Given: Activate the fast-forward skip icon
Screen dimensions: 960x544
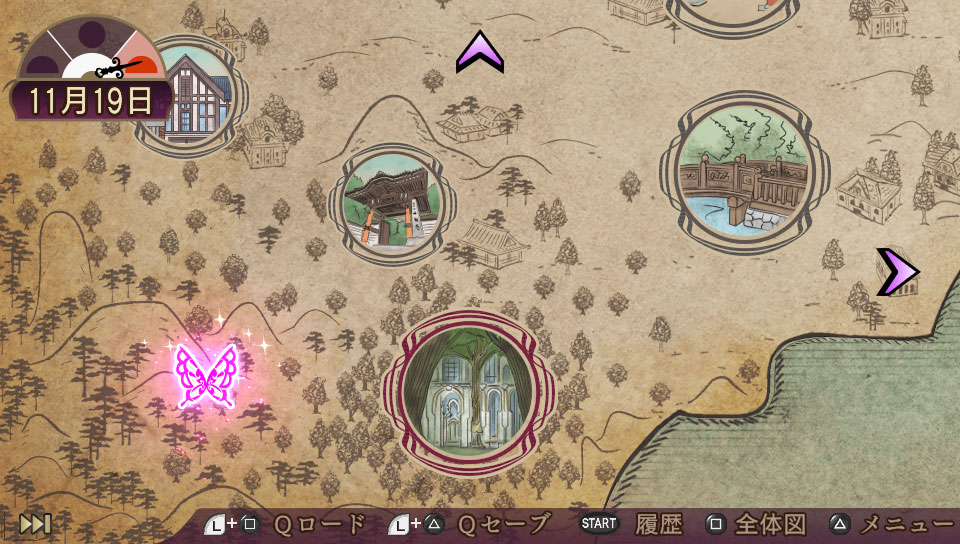Looking at the screenshot, I should [x=35, y=523].
